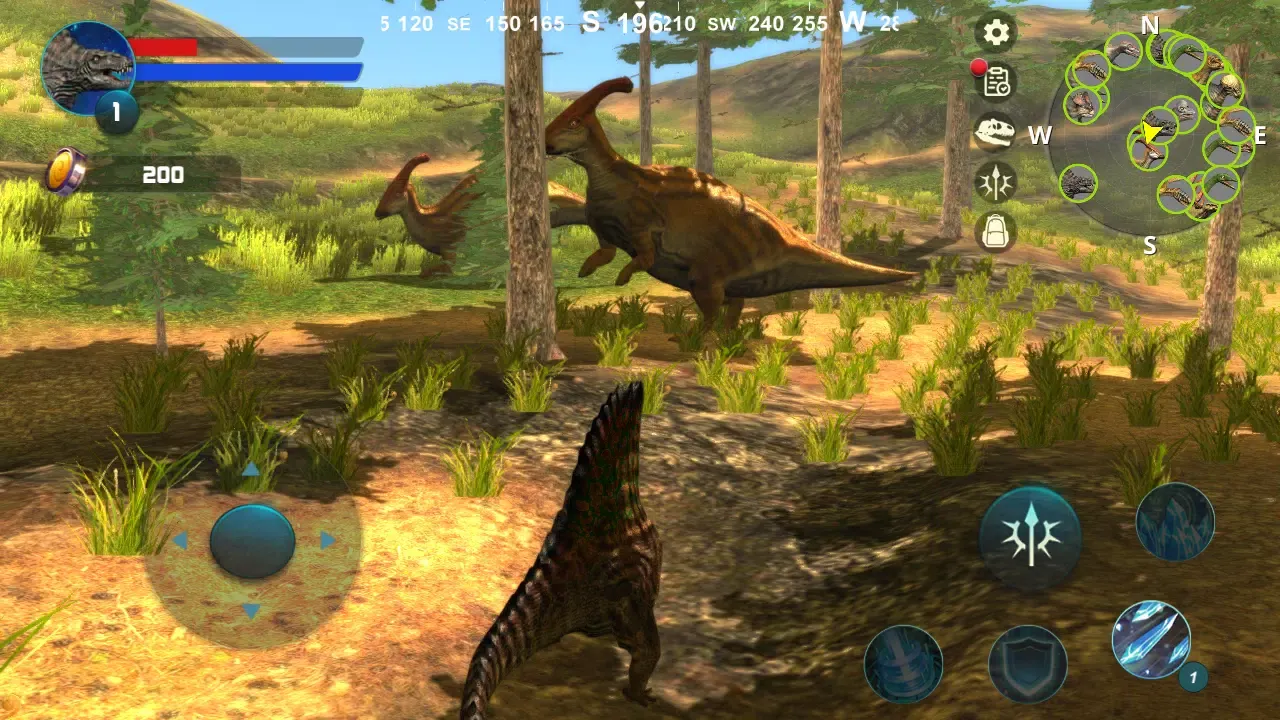1280x720 pixels.
Task: Select the trident attack icon in right sidebar
Action: pyautogui.click(x=995, y=183)
